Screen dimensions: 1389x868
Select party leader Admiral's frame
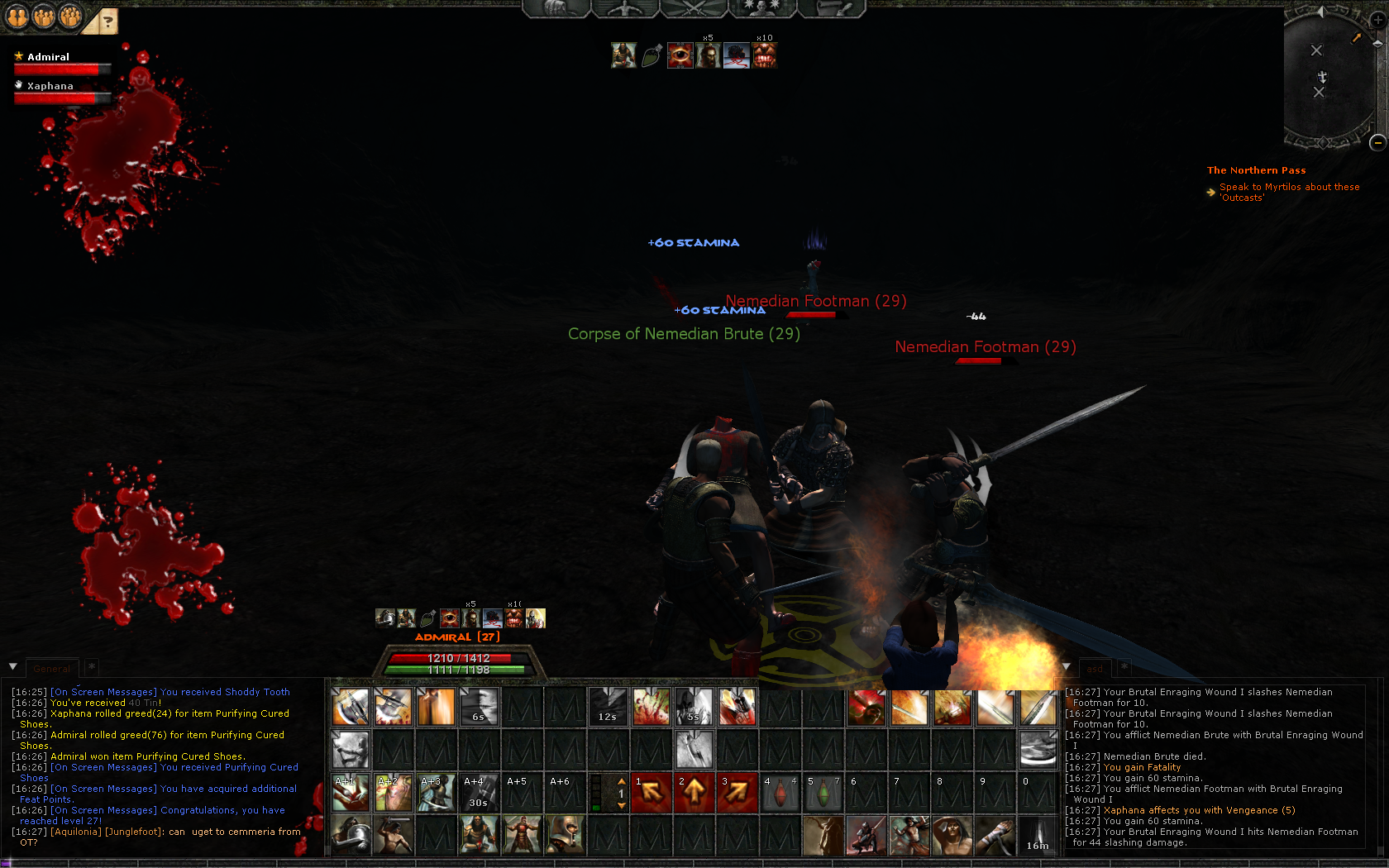49,57
